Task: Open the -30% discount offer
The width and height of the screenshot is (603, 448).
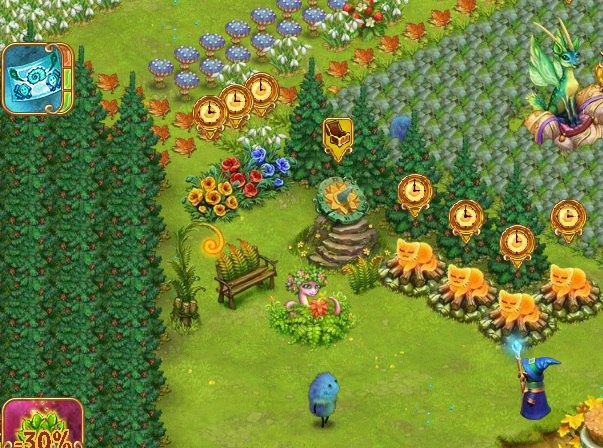Action: (40, 425)
